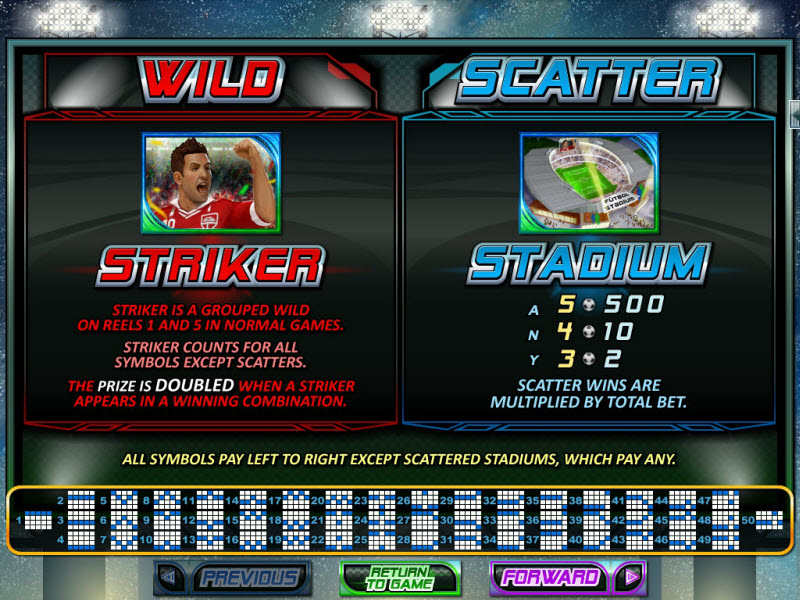Click the Return to Game button

[x=399, y=577]
